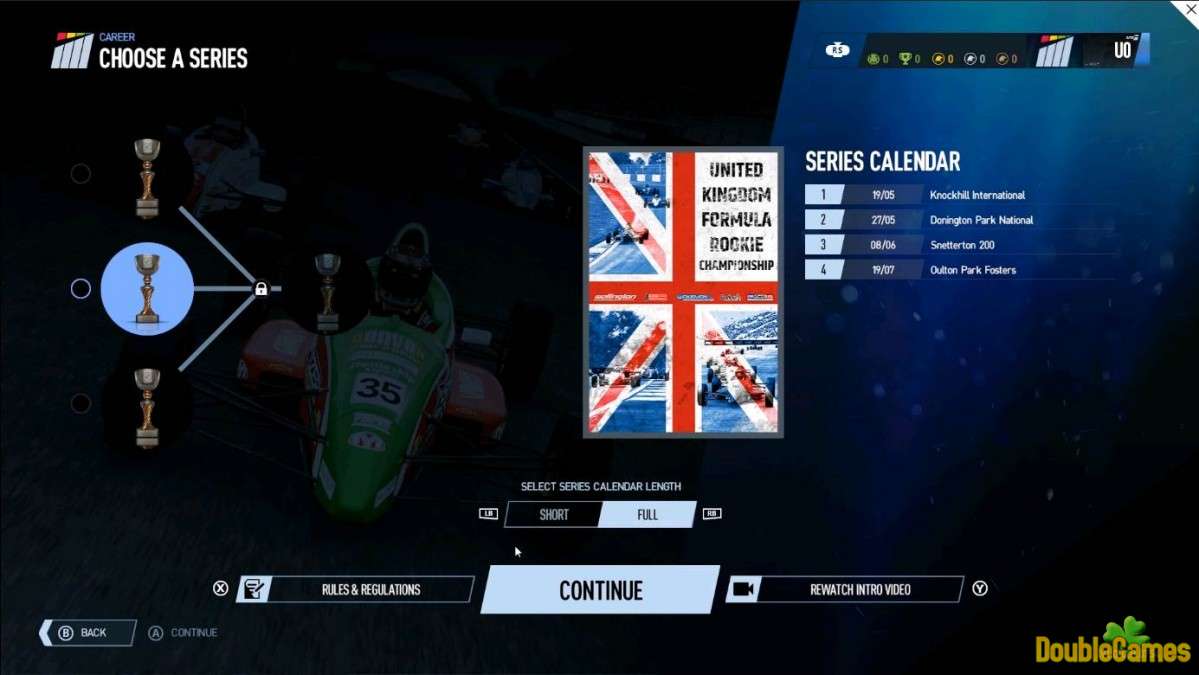The height and width of the screenshot is (675, 1199).
Task: Select the locked trophy series
Action: [327, 290]
